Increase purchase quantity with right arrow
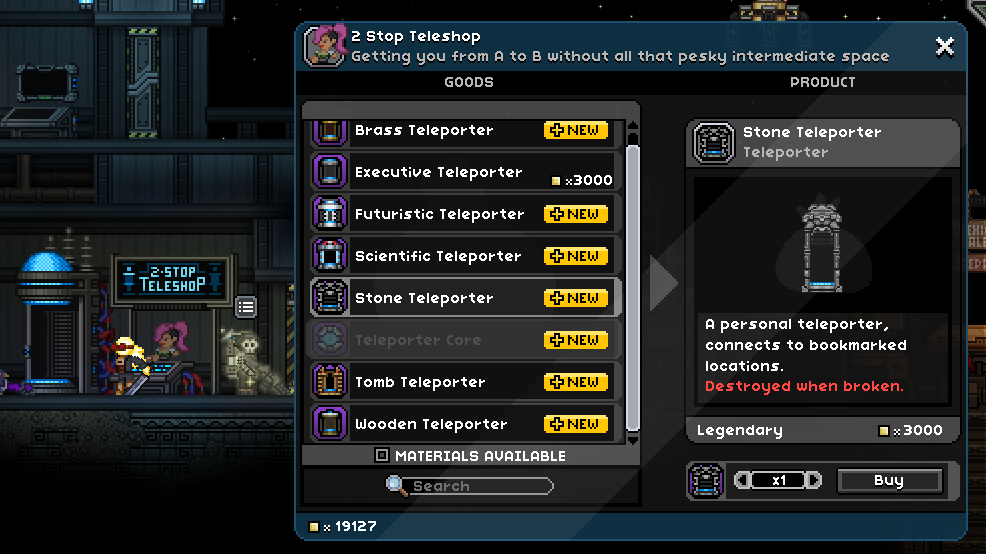Viewport: 986px width, 554px height. pyautogui.click(x=814, y=481)
